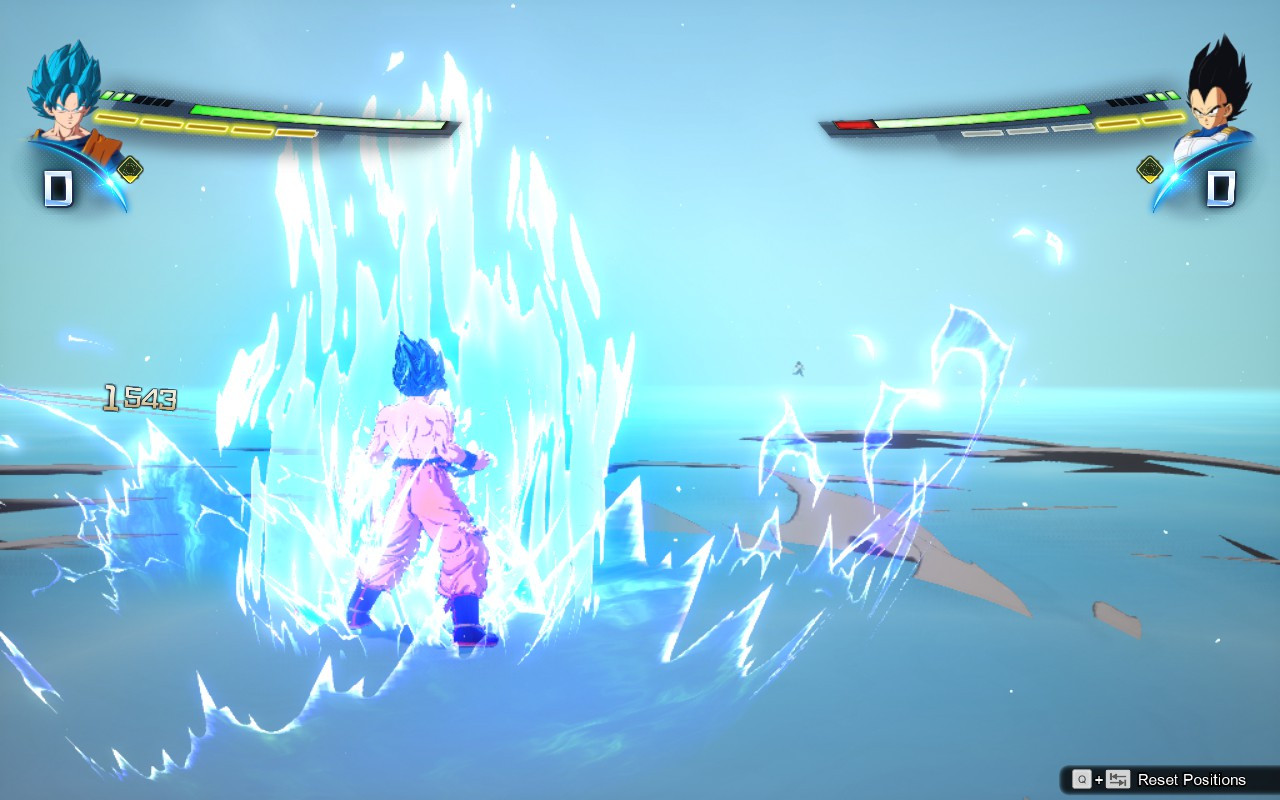
Task: Toggle Goku's green skill stock segments
Action: tap(117, 94)
